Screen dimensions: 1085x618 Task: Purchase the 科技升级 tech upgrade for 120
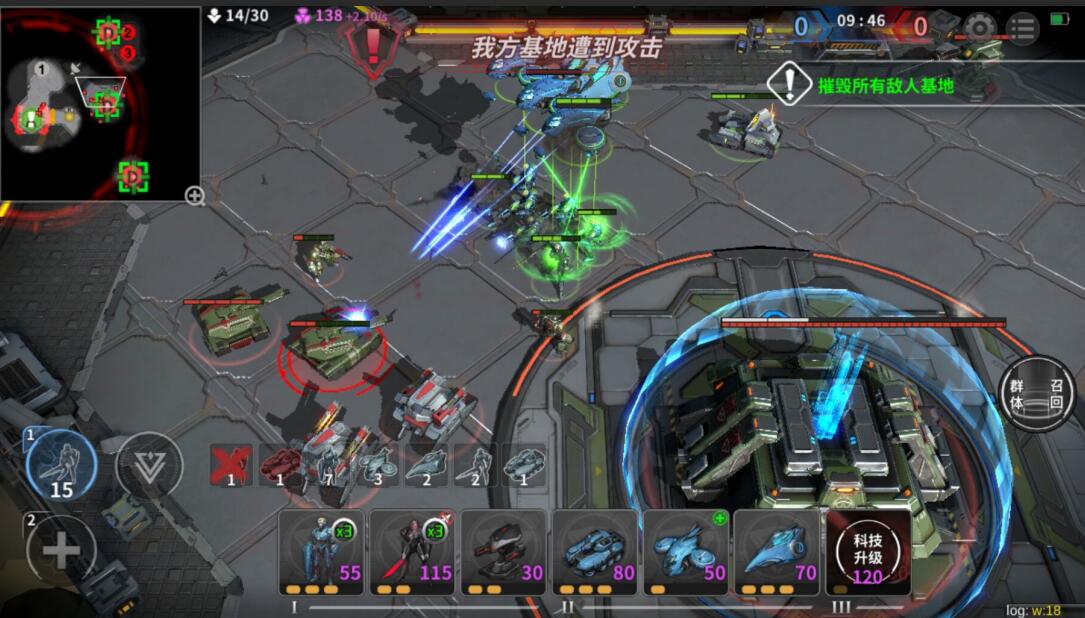(867, 552)
